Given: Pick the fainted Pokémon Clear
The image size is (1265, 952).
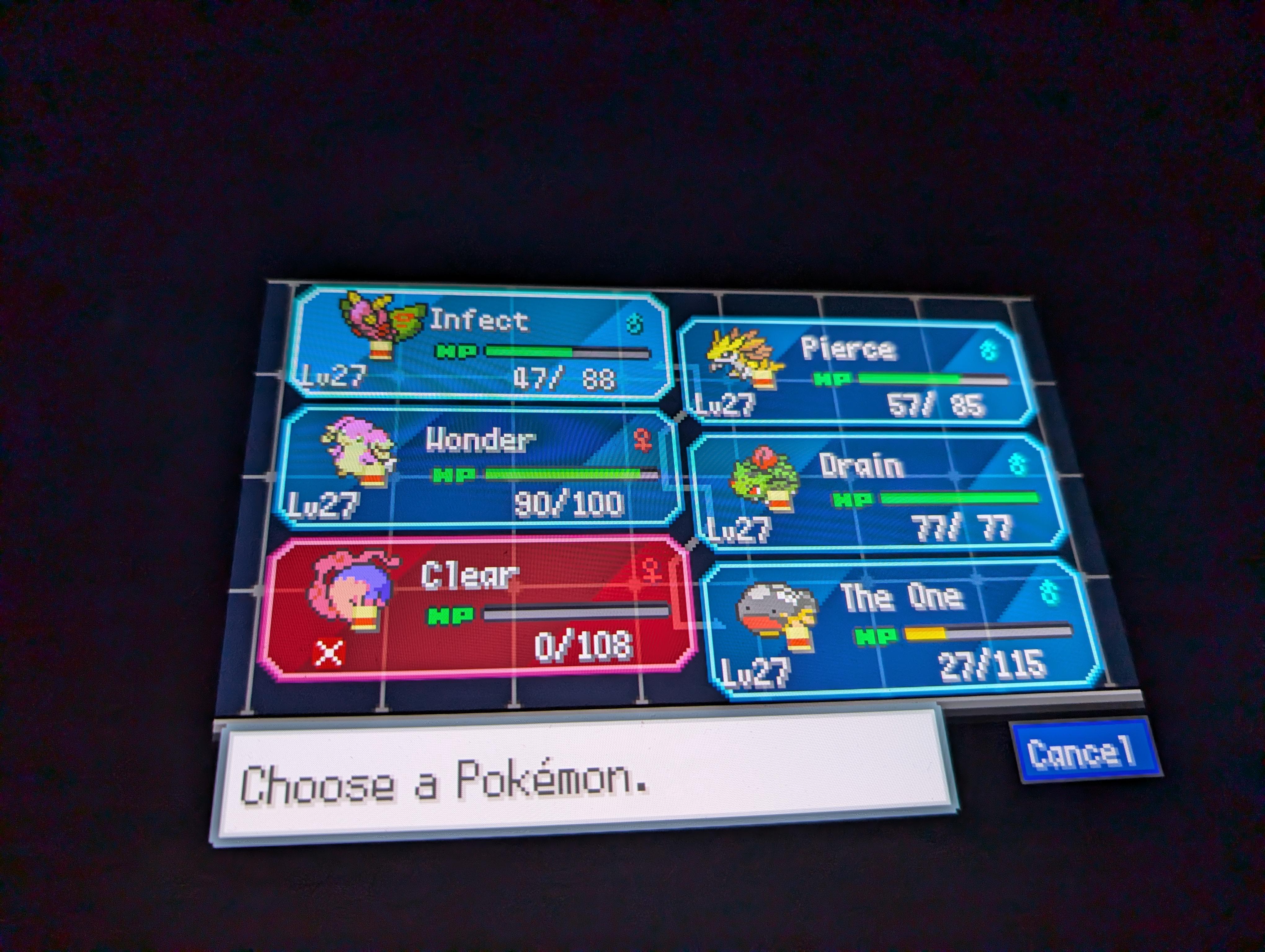Looking at the screenshot, I should click(x=477, y=609).
